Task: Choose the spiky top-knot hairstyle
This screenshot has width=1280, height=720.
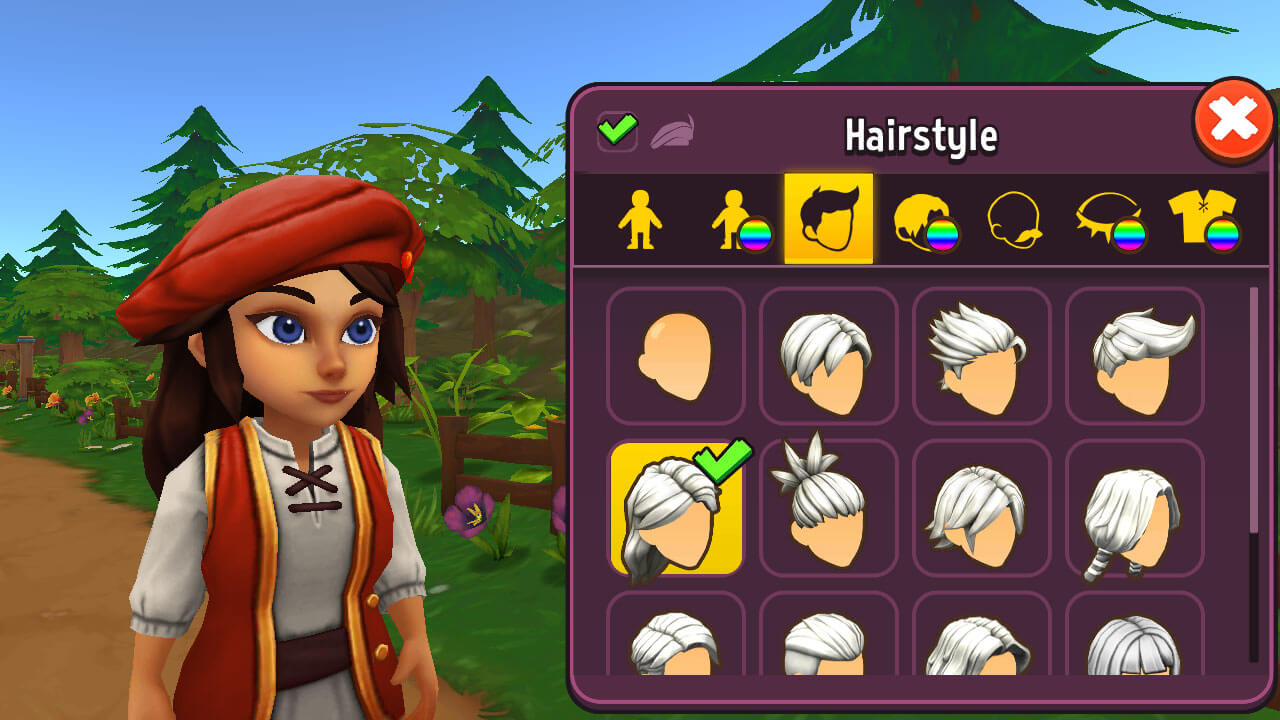Action: pos(829,509)
